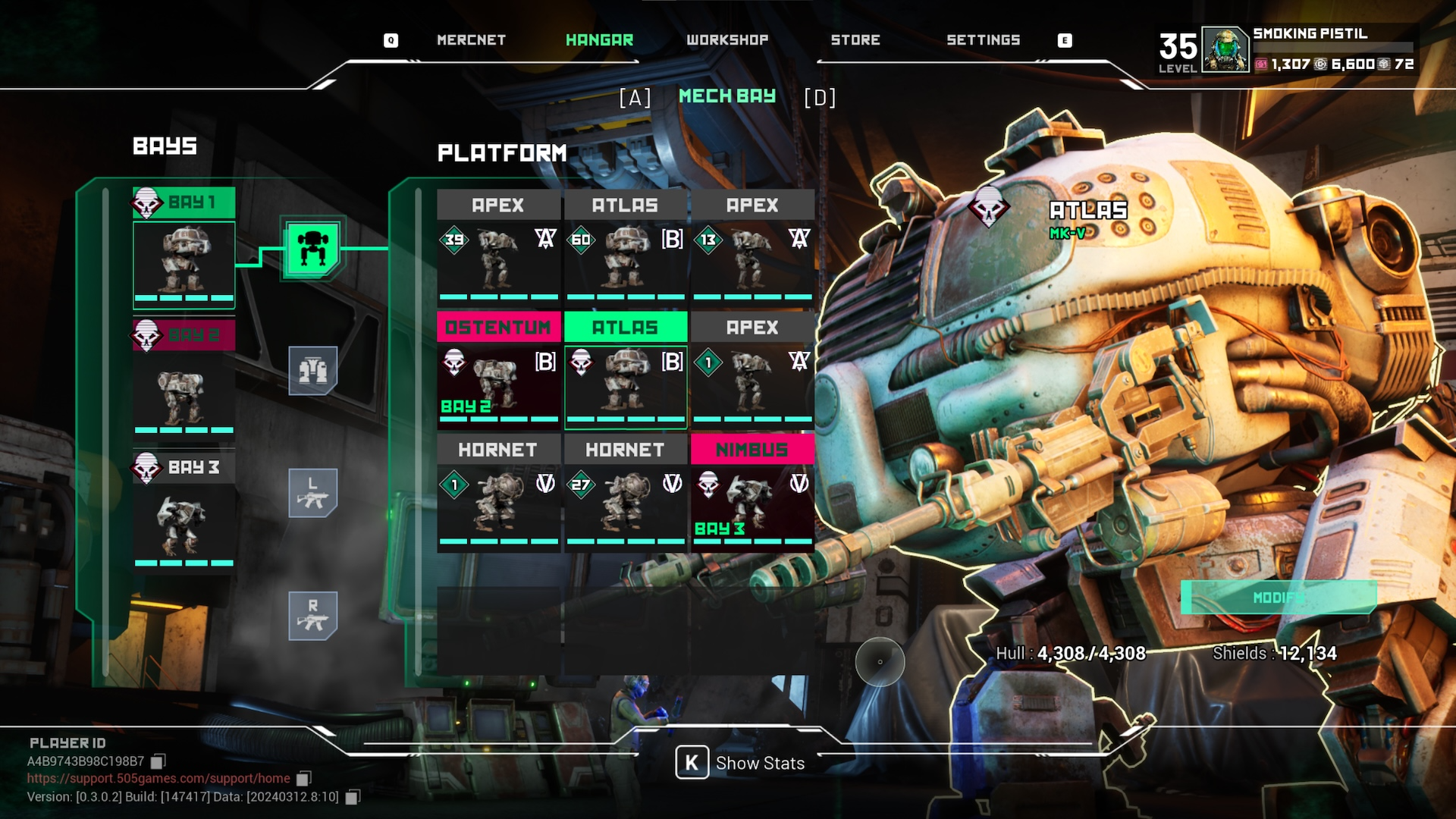Switch to the Workshop tab

coord(726,40)
